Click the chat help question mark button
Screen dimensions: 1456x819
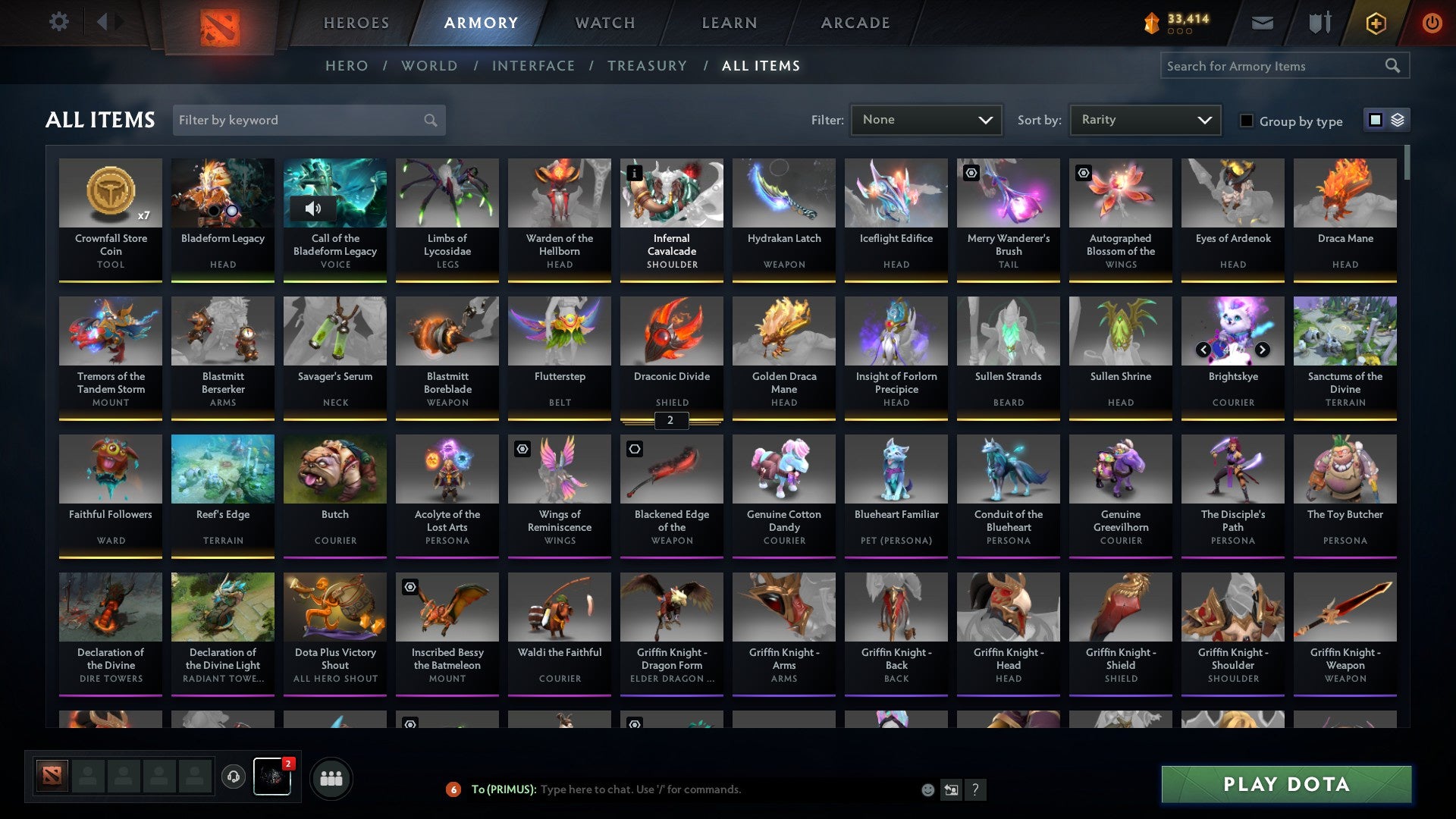click(976, 789)
